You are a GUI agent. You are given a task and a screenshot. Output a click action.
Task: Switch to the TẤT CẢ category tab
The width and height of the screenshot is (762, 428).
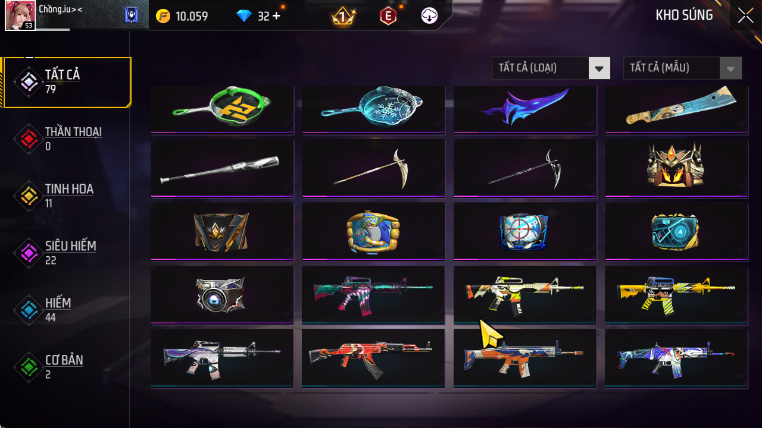coord(66,82)
